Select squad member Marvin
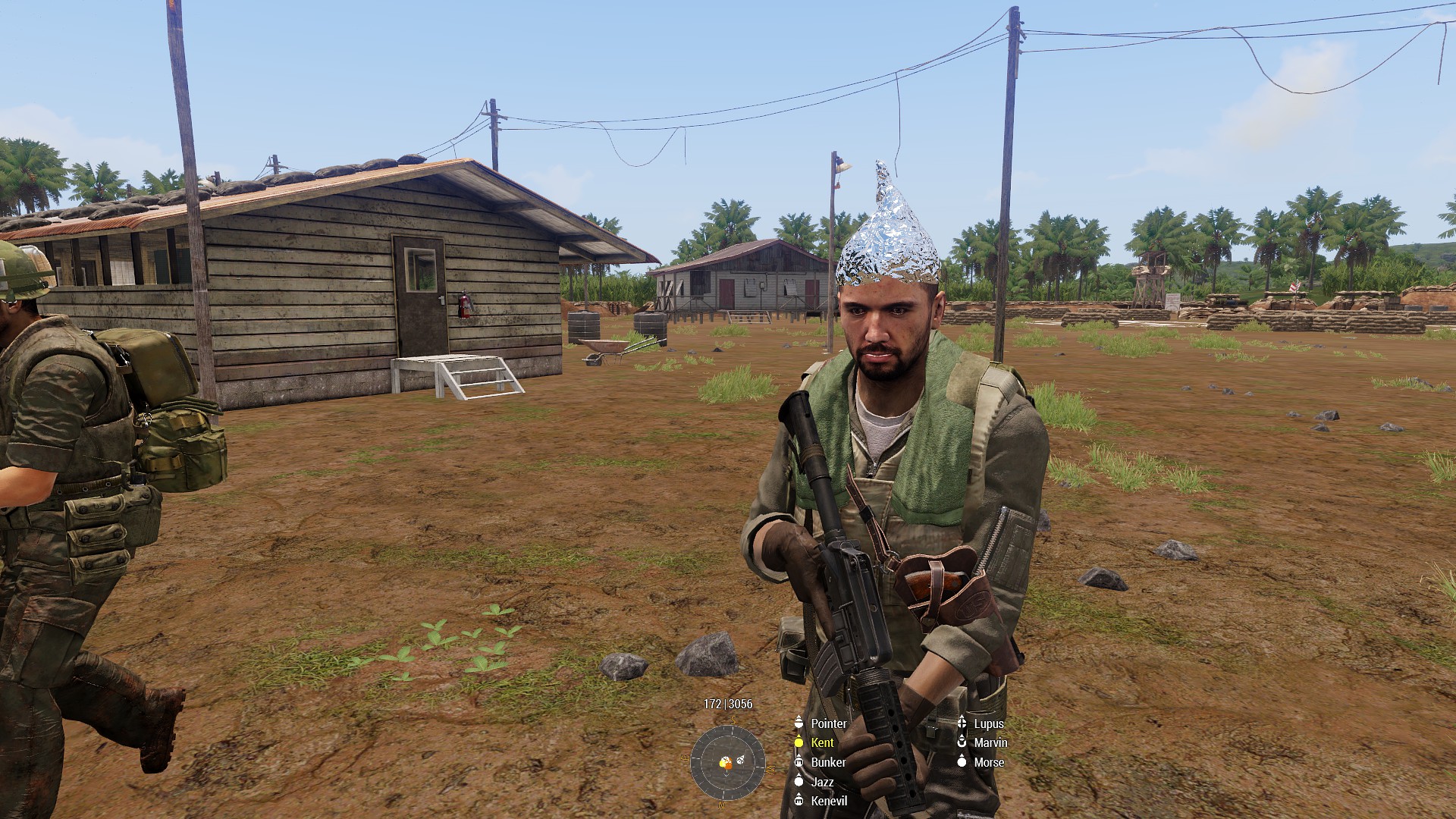Image resolution: width=1456 pixels, height=819 pixels. pos(990,742)
